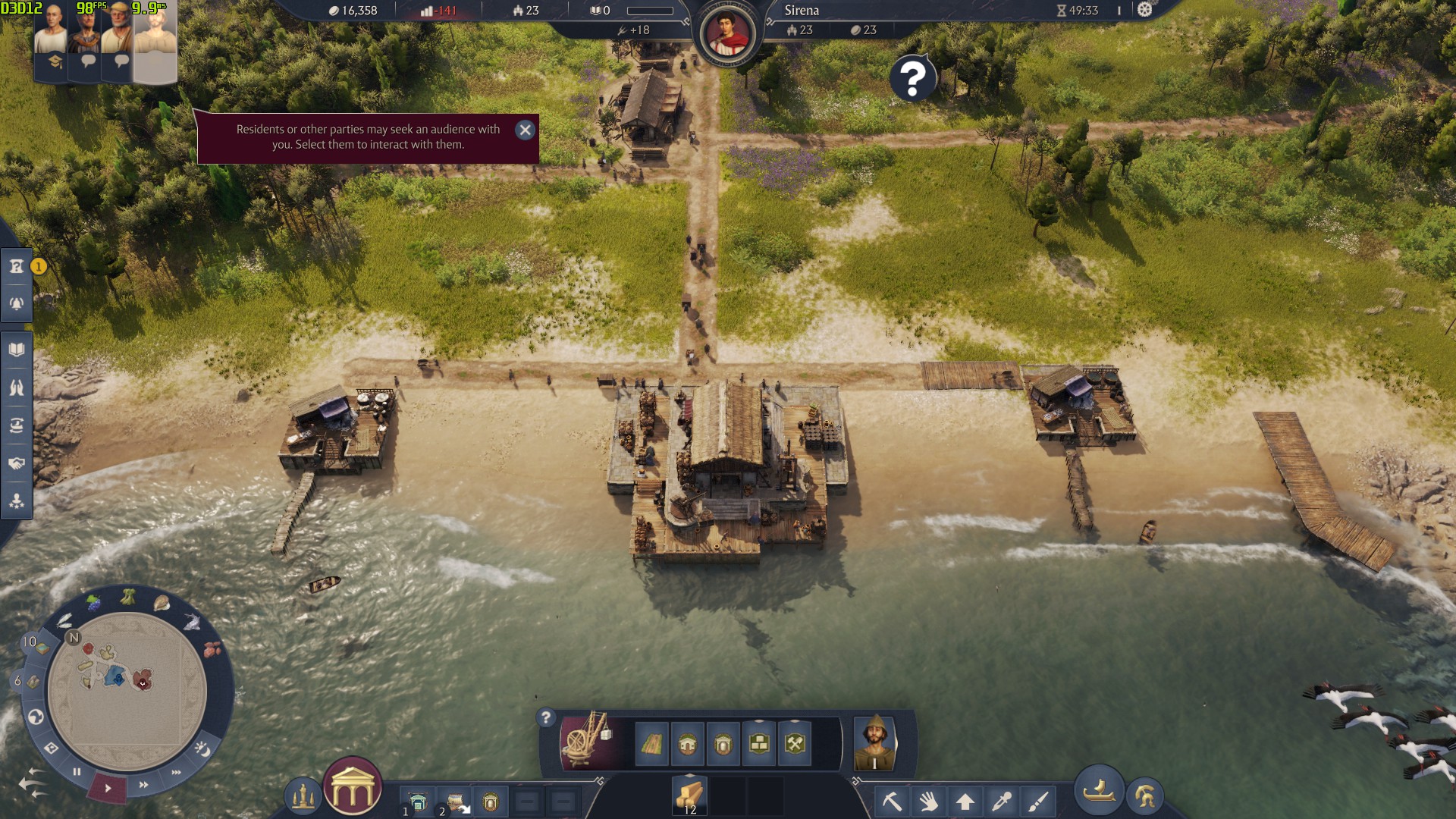The image size is (1456, 819).
Task: Set game speed to triple fast-forward
Action: [x=177, y=773]
